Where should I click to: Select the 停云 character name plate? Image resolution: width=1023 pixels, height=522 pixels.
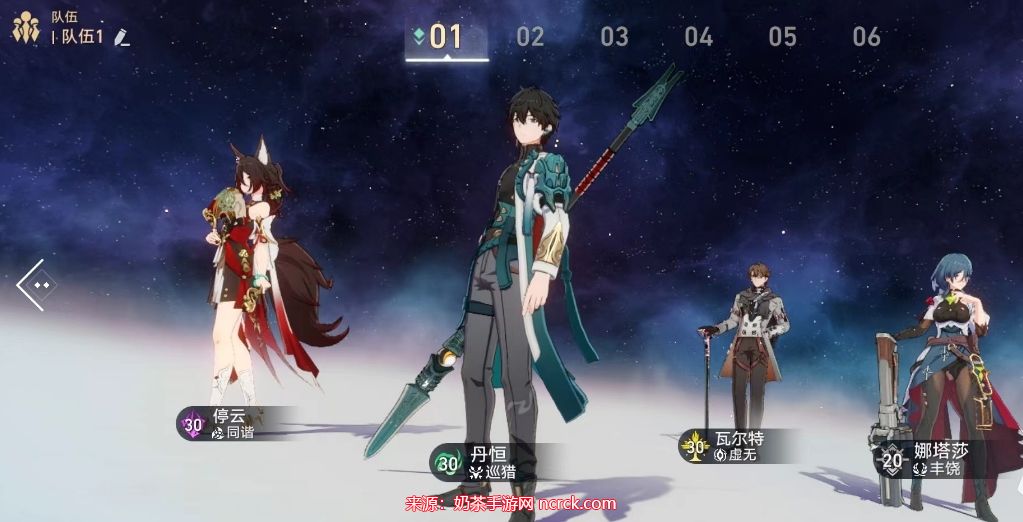(x=228, y=424)
